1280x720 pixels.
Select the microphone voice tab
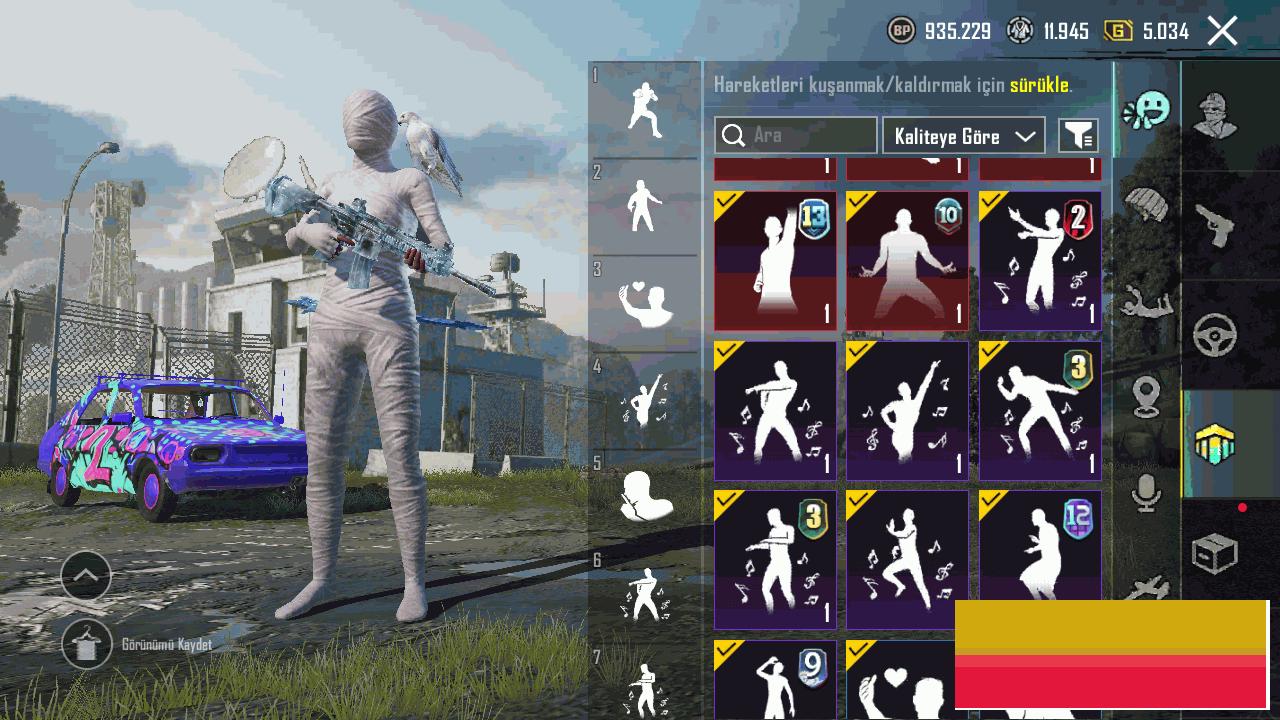pos(1146,493)
